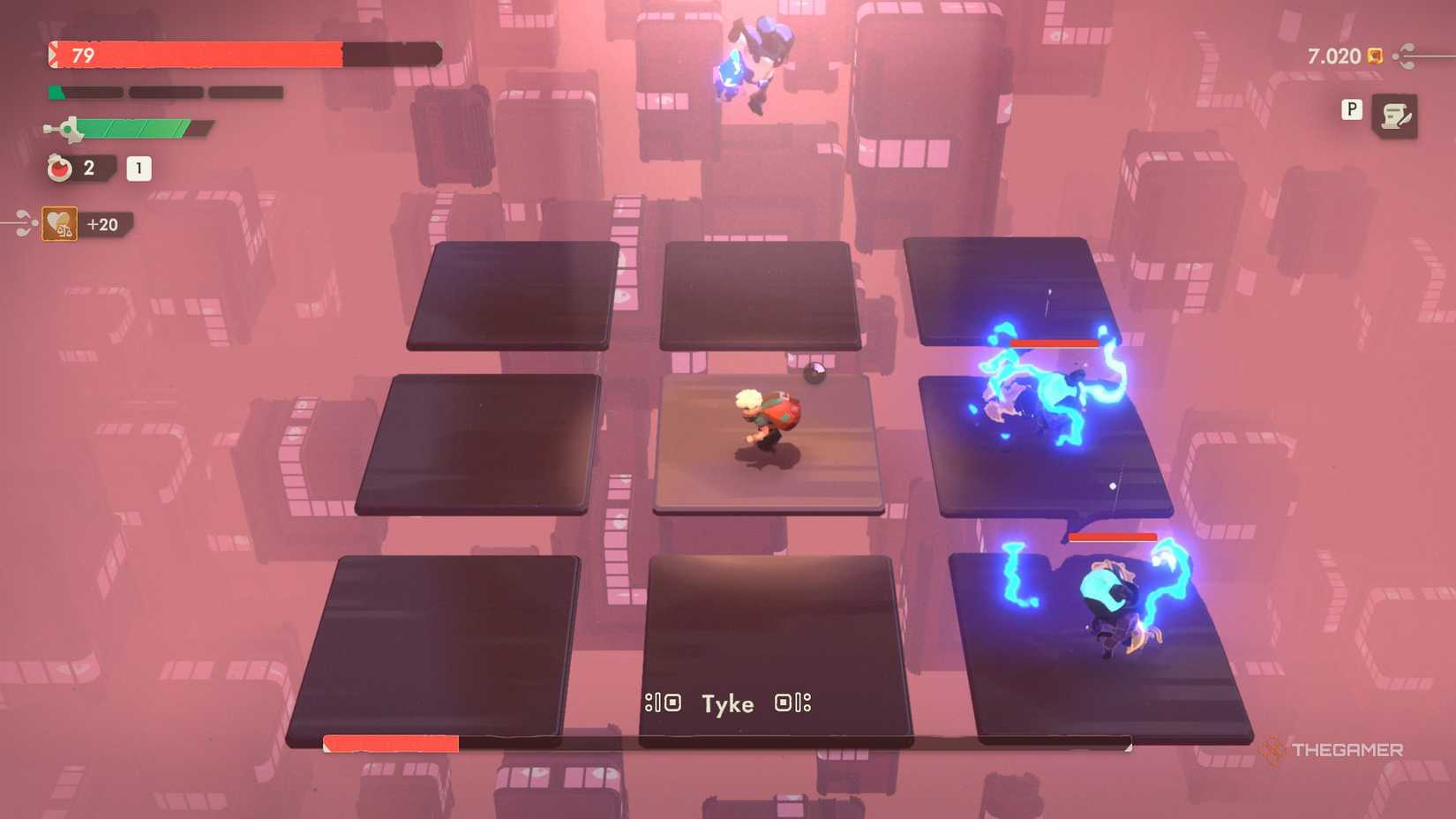Select the Tyke boss nameplate
This screenshot has width=1456, height=819.
click(727, 703)
